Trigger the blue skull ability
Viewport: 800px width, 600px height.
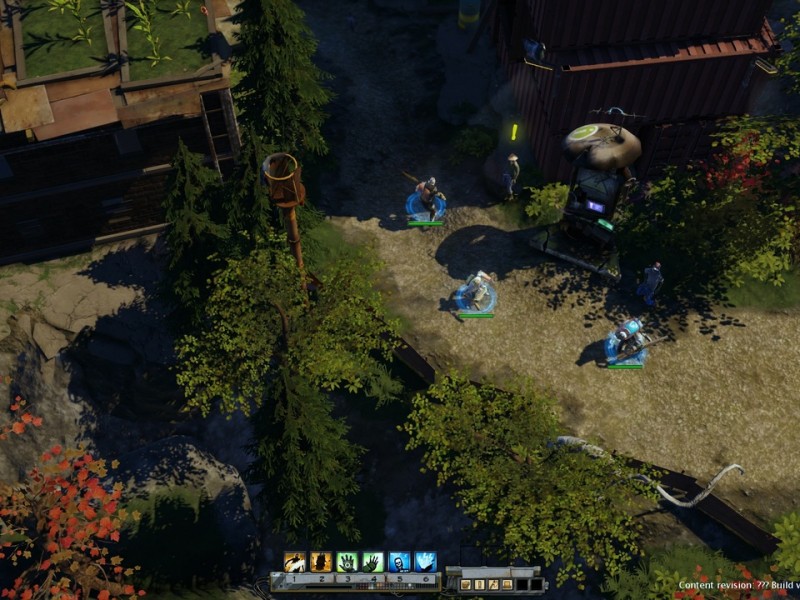point(398,562)
